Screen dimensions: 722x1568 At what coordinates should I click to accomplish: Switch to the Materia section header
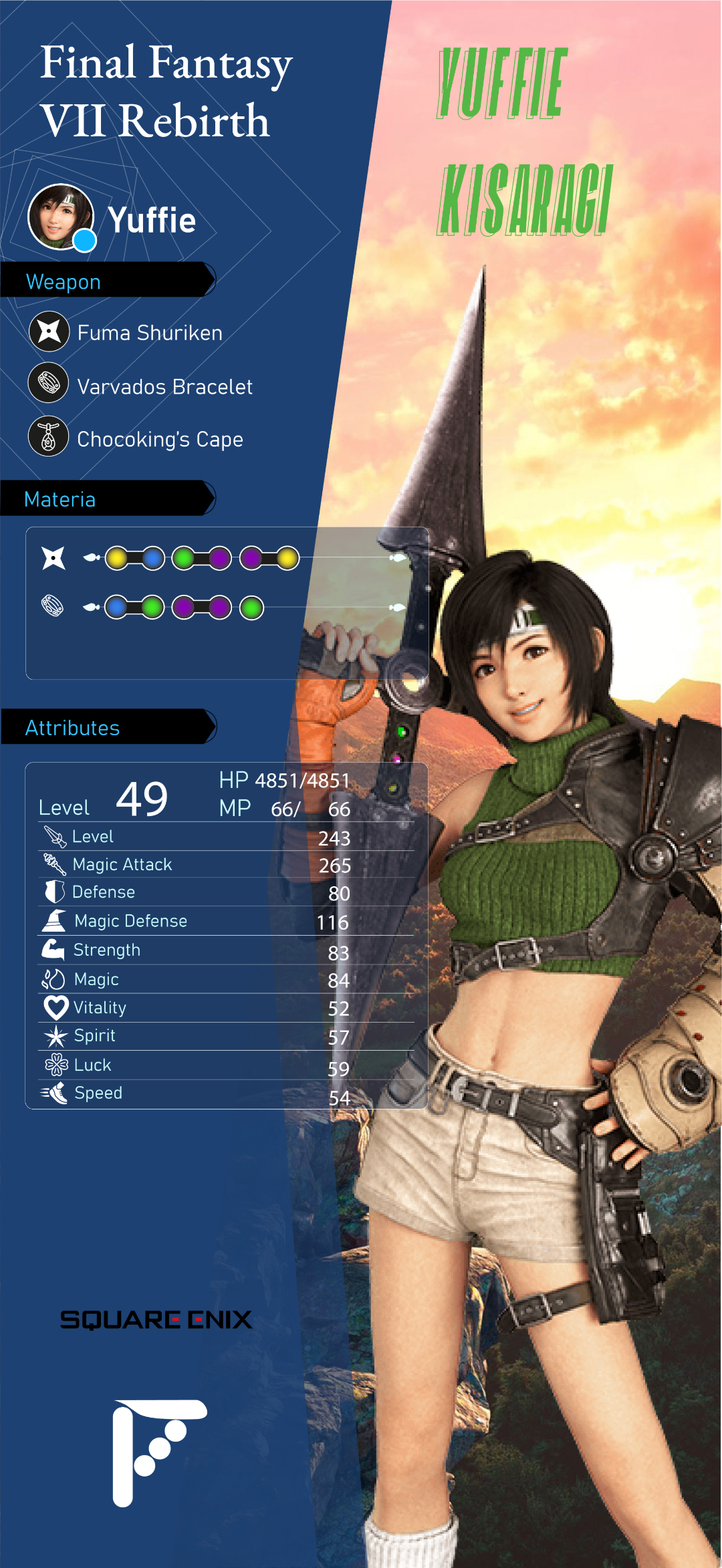107,499
